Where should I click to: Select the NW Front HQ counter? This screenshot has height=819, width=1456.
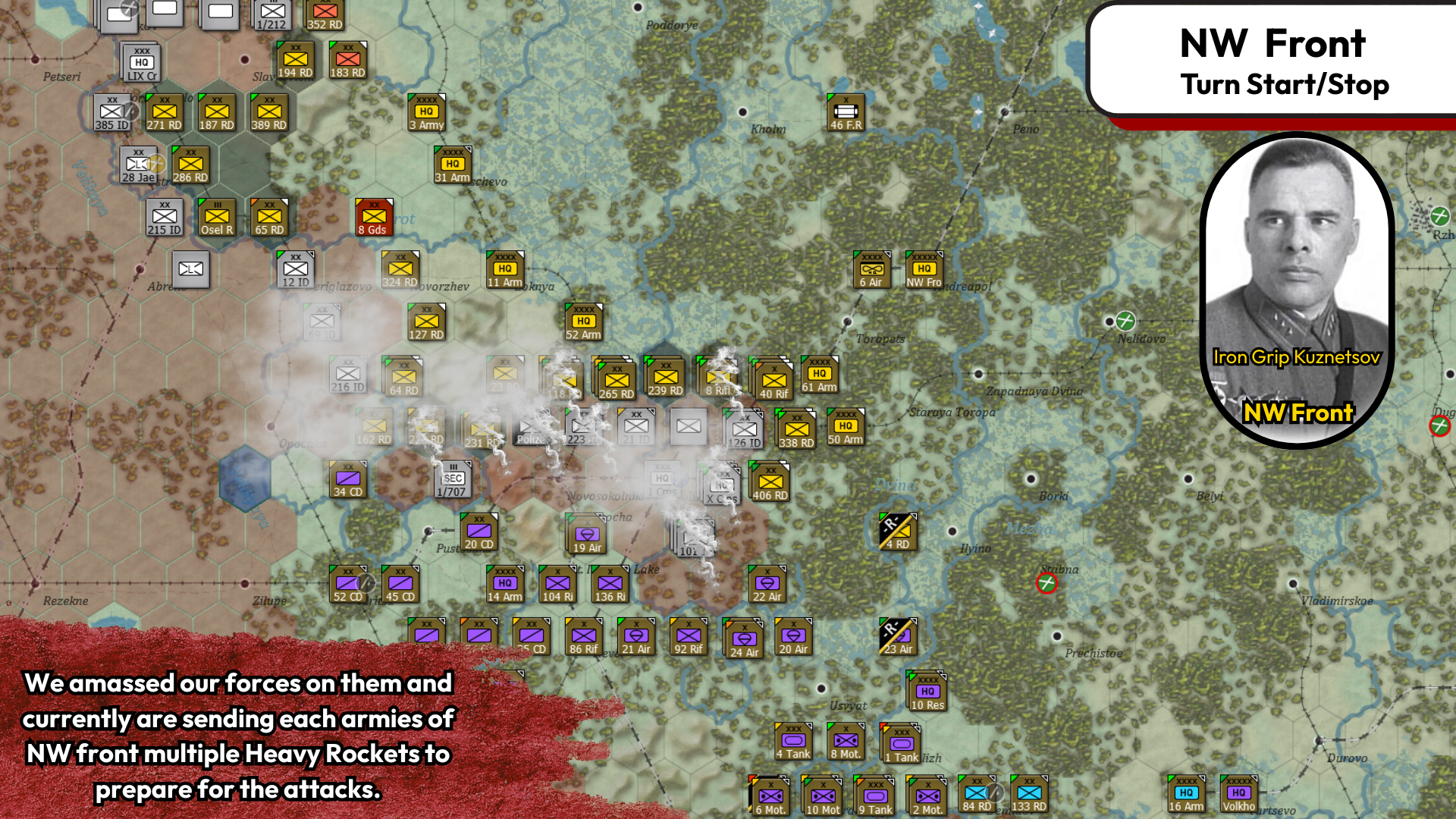click(x=923, y=269)
